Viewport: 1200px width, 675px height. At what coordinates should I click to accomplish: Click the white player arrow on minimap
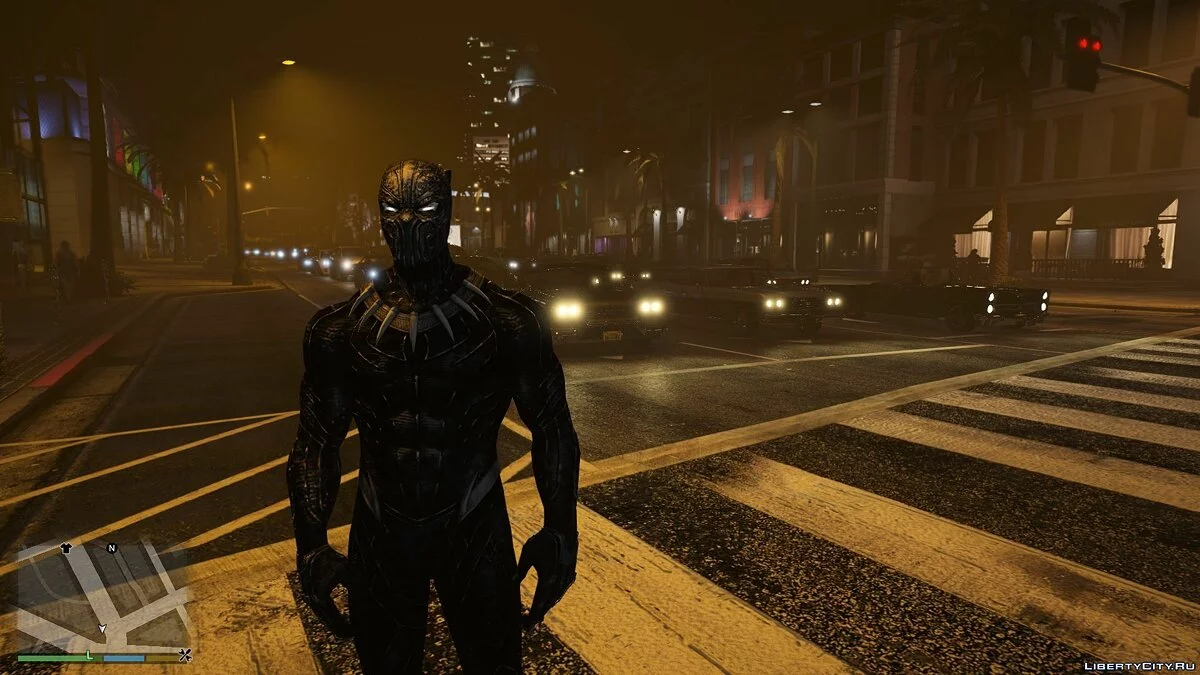[x=101, y=628]
